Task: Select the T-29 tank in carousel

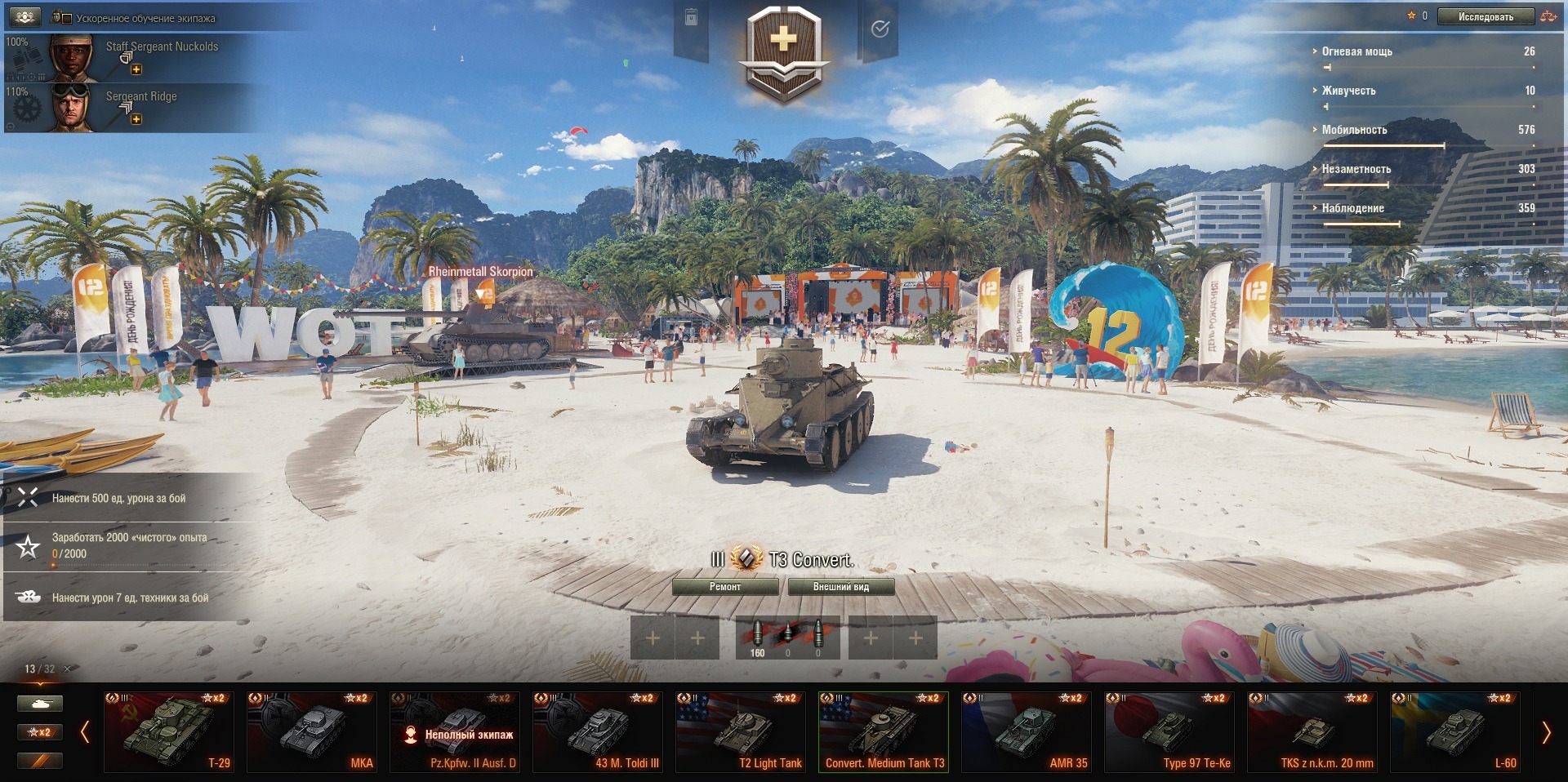Action: tap(169, 731)
